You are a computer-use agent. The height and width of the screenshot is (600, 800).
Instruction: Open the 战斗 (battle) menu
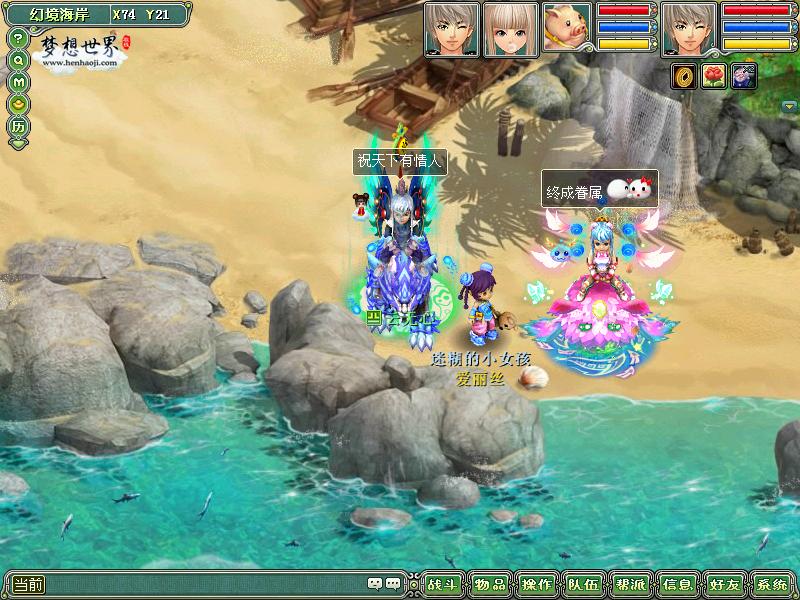pos(441,584)
